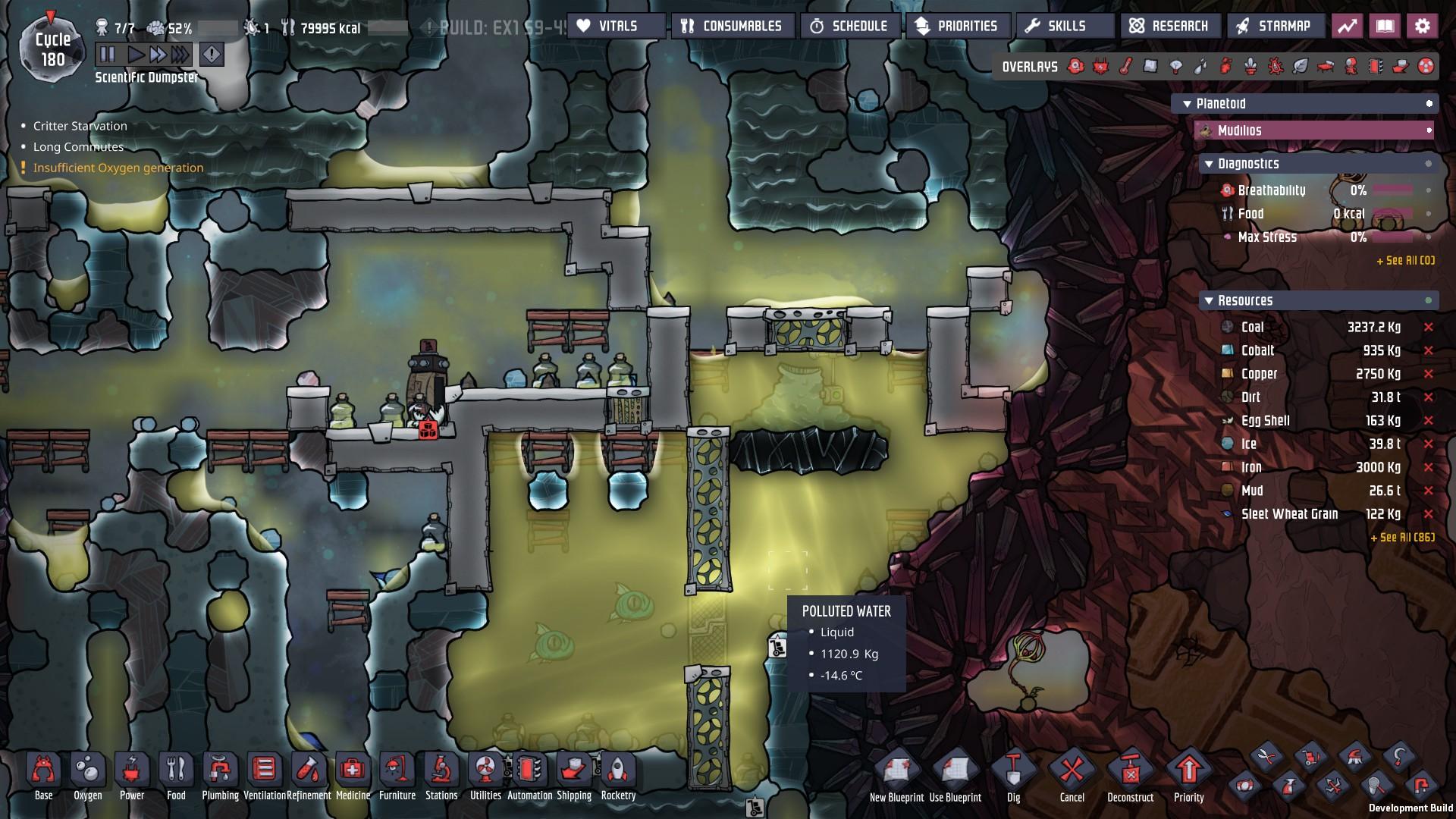The image size is (1456, 819).
Task: Open the Consumables menu
Action: 733,27
